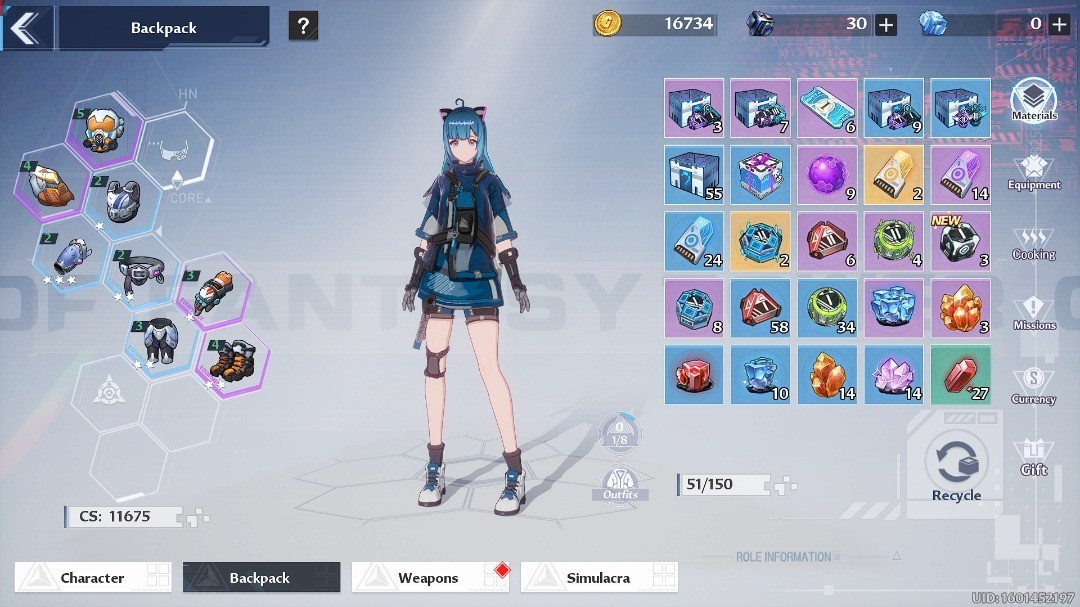Open the Gift category

coord(1033,457)
